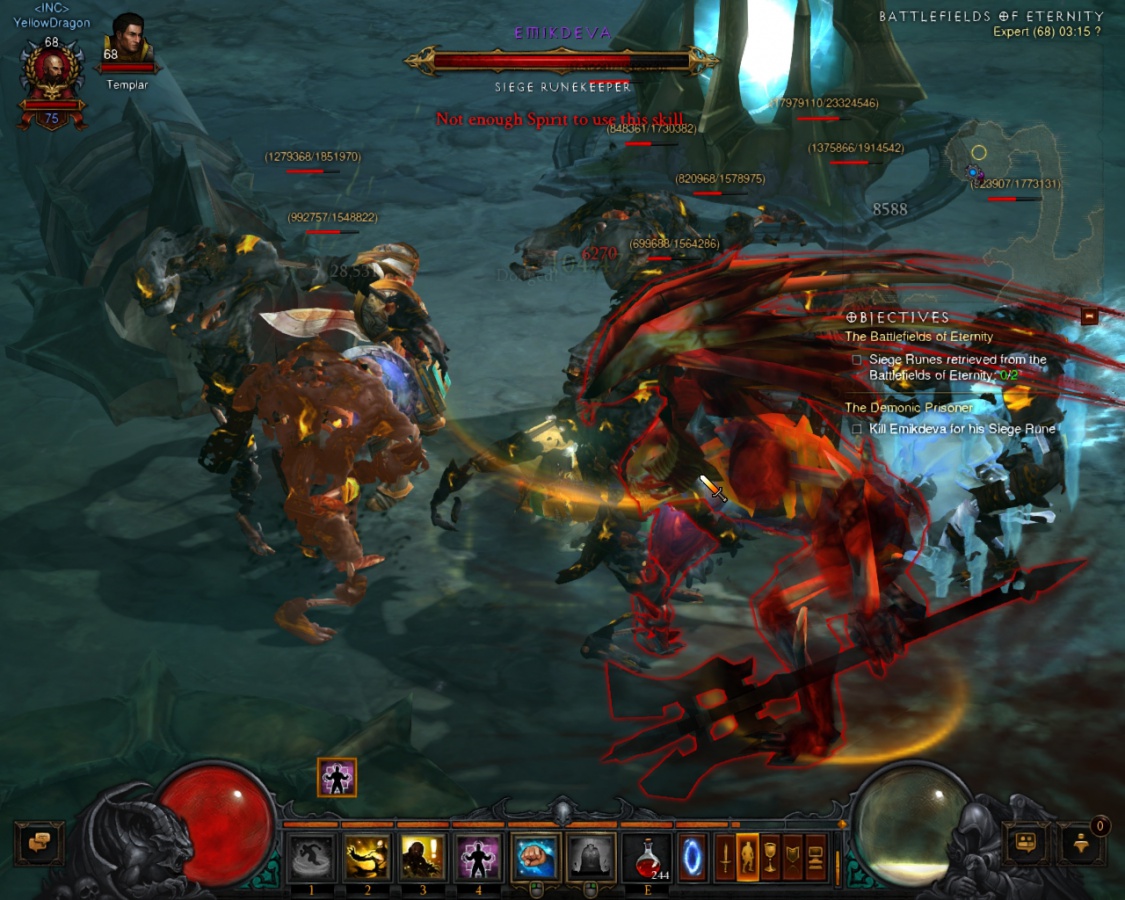Viewport: 1125px width, 900px height.
Task: Click YellowDragon's monk portrait
Action: [50, 78]
